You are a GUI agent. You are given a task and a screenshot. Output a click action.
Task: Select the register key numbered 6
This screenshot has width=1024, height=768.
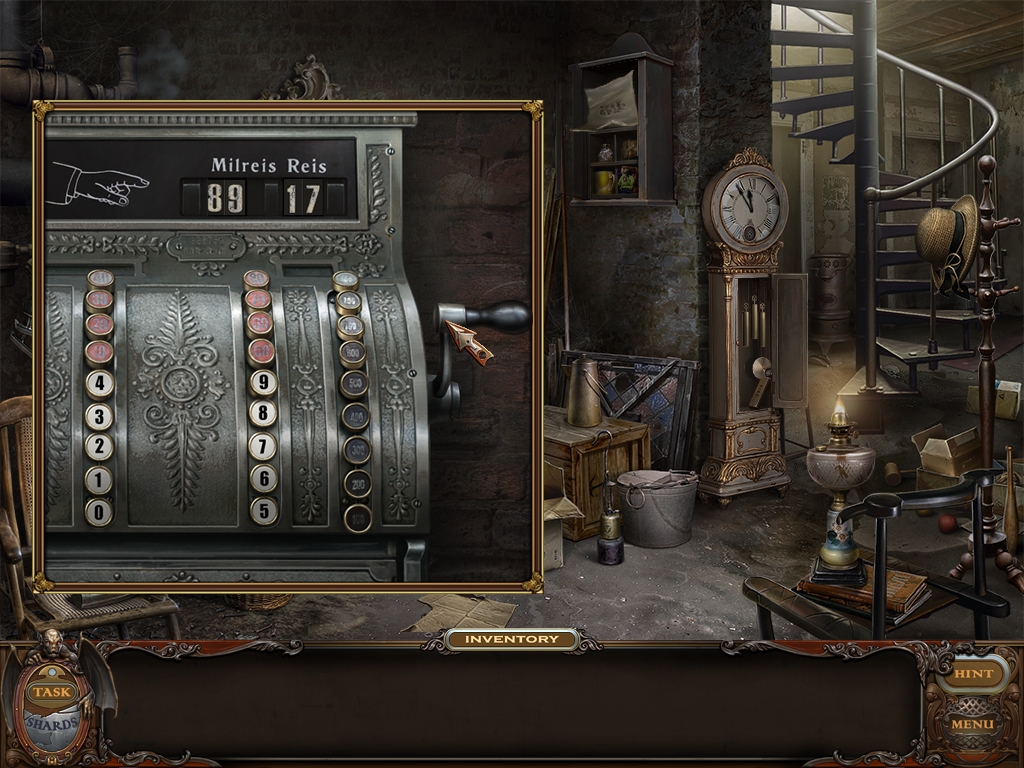point(264,478)
